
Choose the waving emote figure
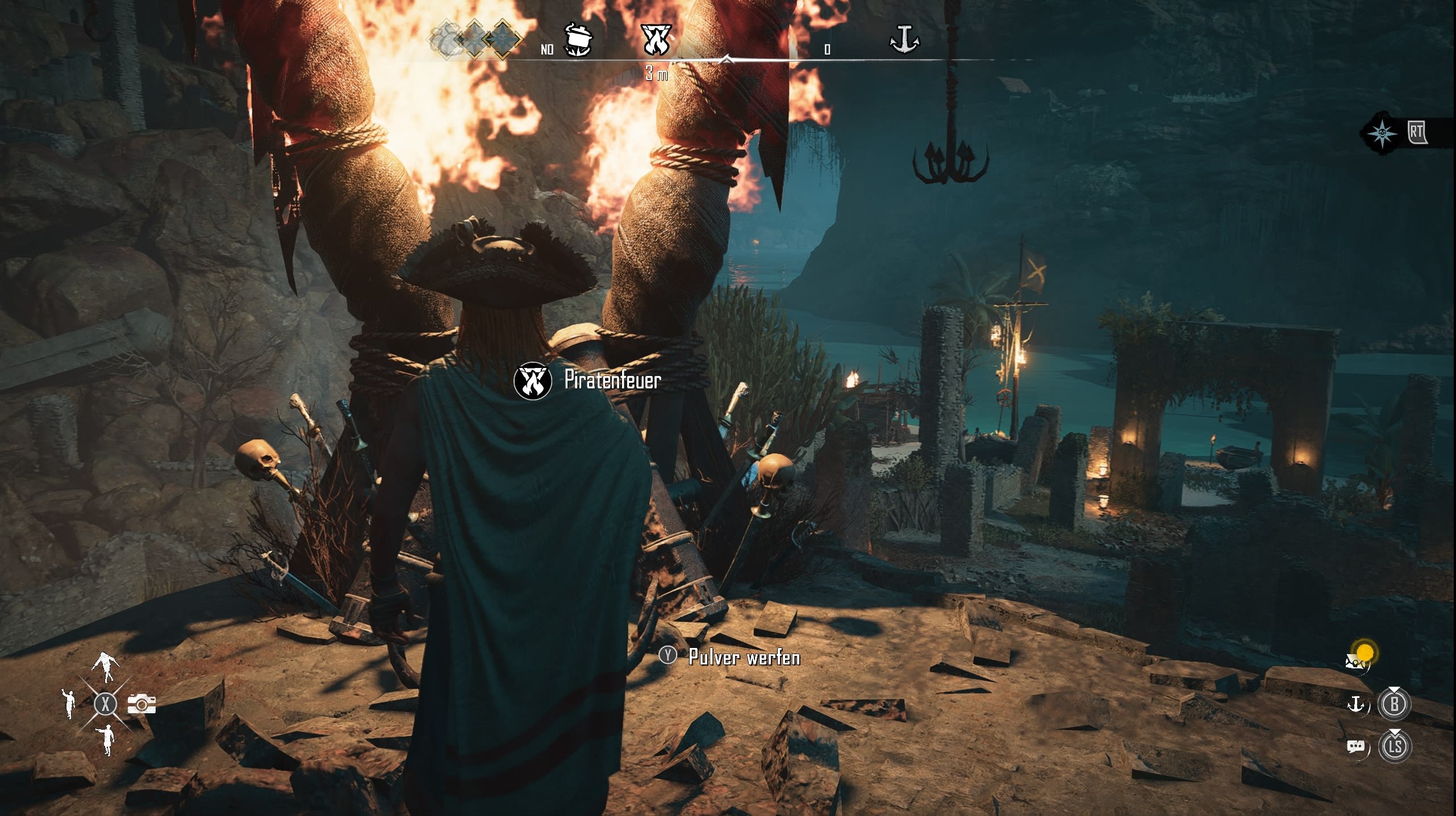[x=69, y=703]
